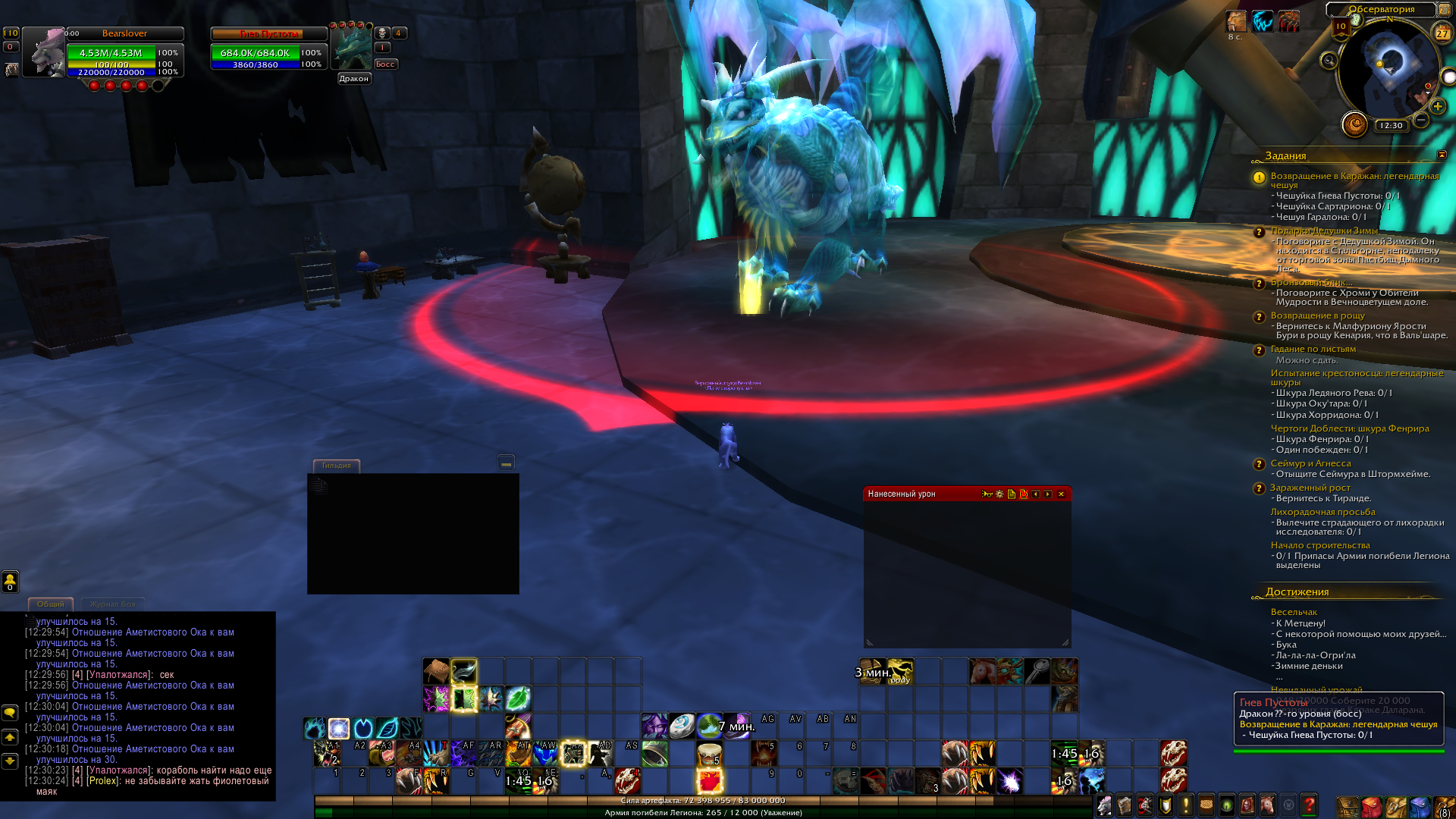The width and height of the screenshot is (1456, 819).
Task: Open the red question mark help button
Action: click(x=1308, y=804)
